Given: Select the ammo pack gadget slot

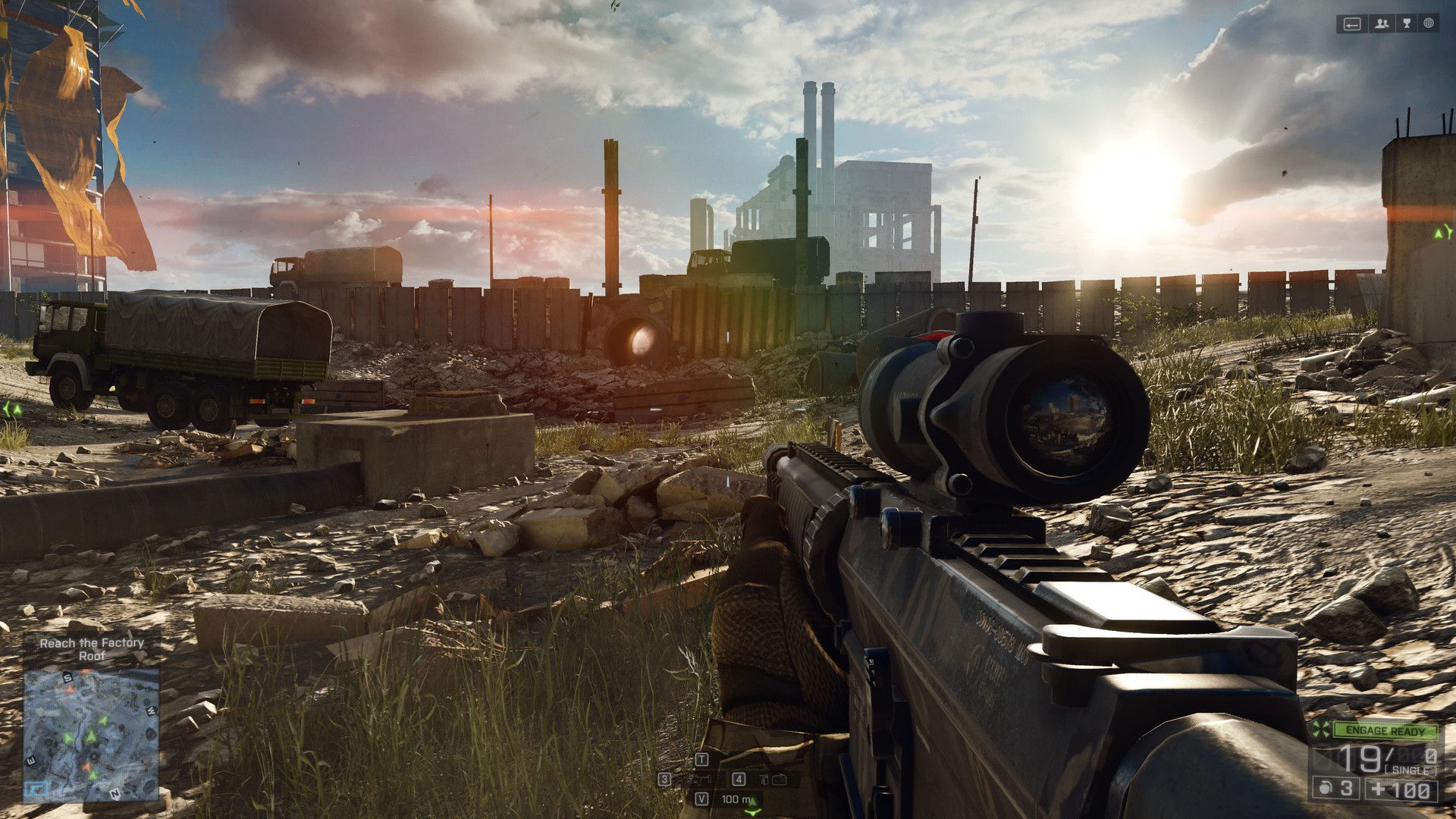Looking at the screenshot, I should (769, 779).
